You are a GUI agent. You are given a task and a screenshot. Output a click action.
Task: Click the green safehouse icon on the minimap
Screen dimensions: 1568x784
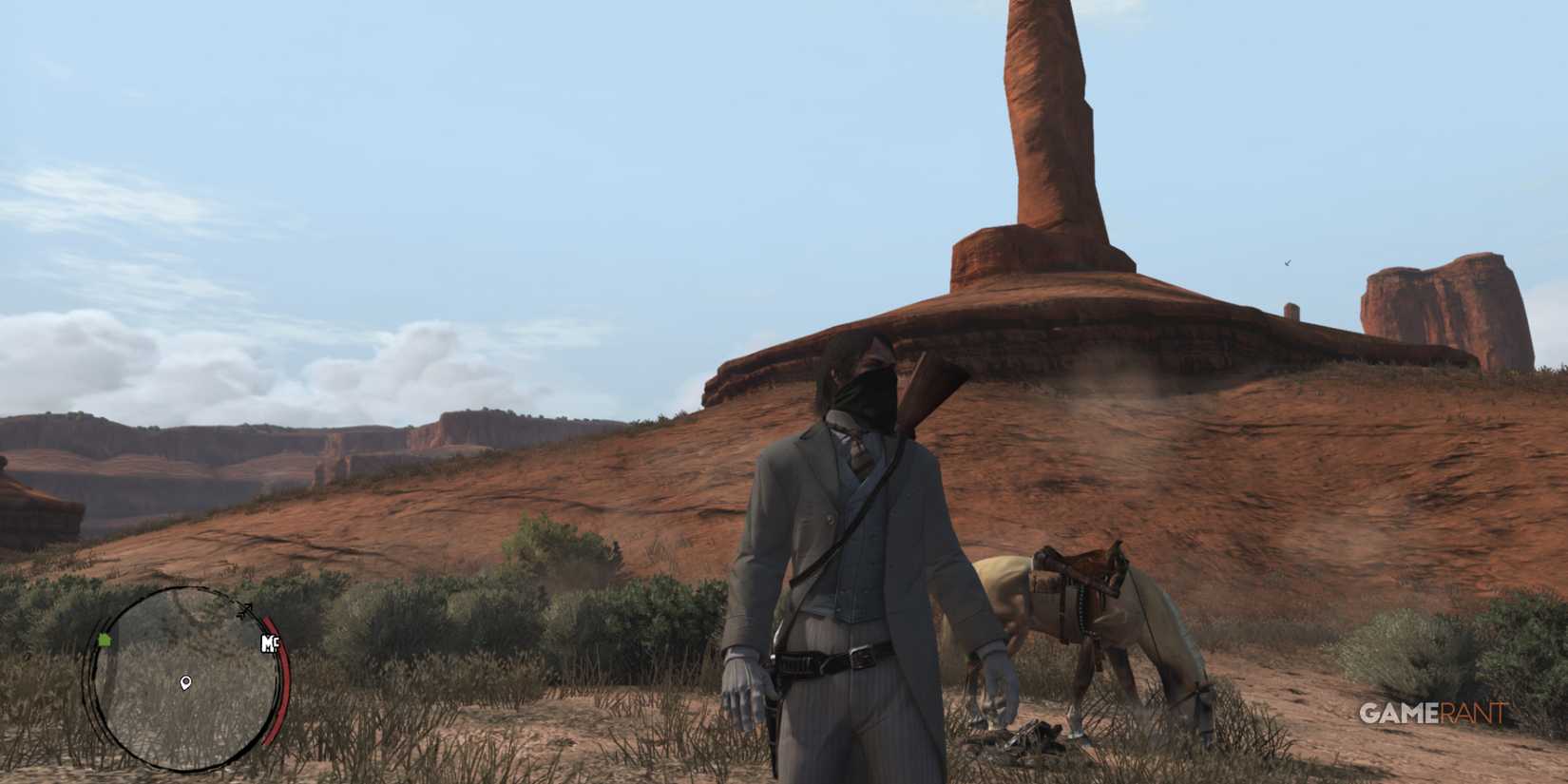[x=105, y=640]
